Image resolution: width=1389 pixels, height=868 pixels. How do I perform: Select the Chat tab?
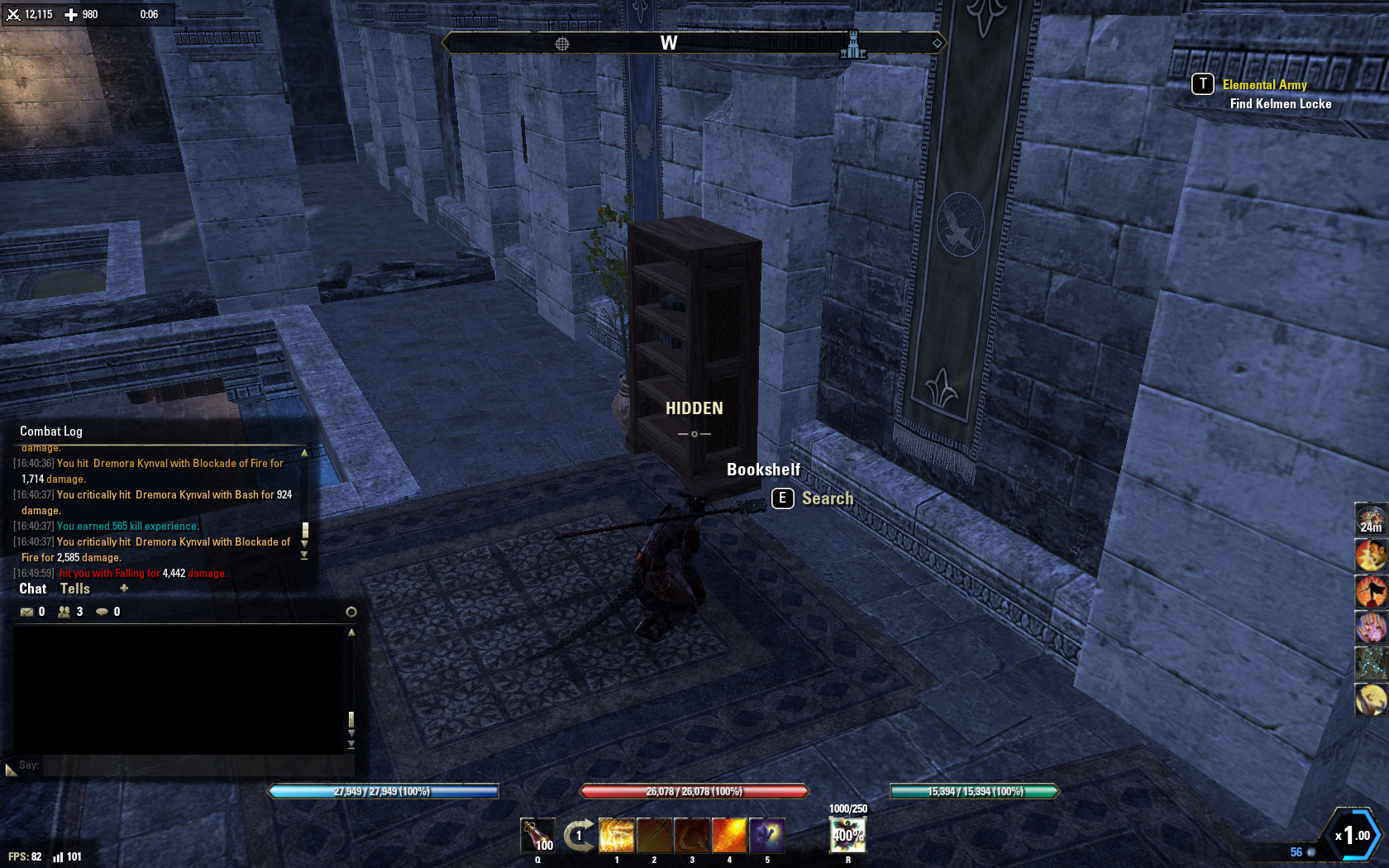(x=33, y=589)
